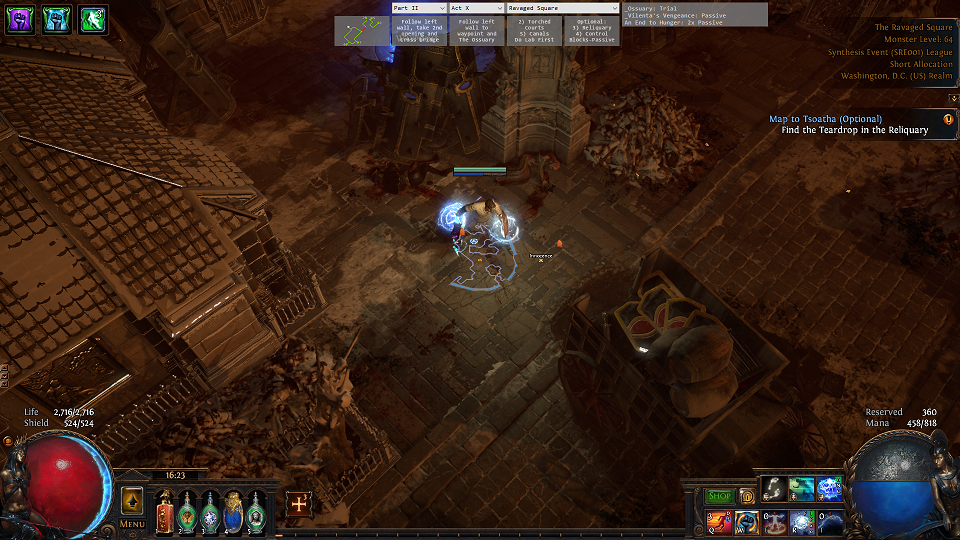
Task: Open the Menu button by the life globe
Action: (132, 523)
